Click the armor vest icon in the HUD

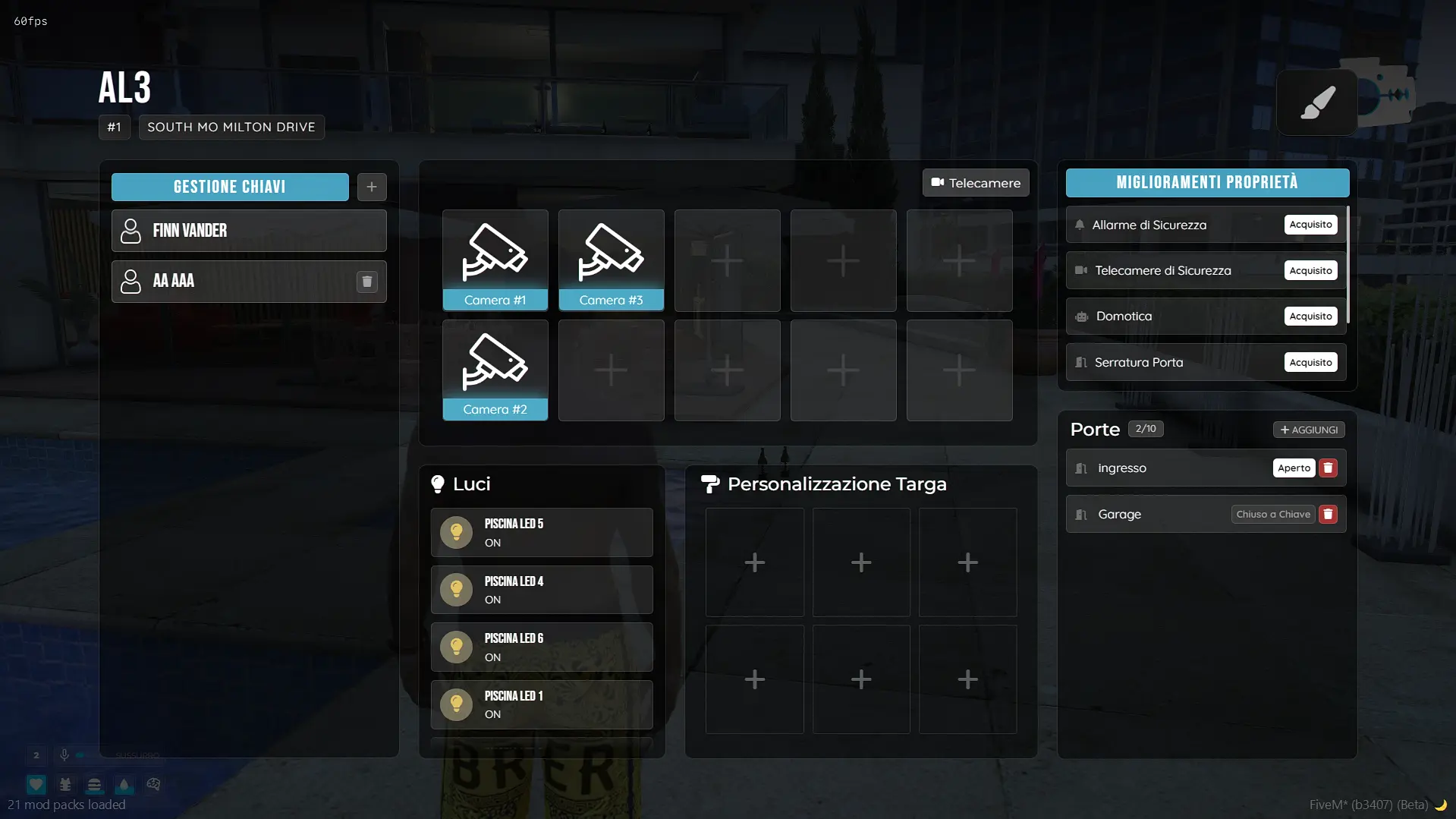pos(65,785)
